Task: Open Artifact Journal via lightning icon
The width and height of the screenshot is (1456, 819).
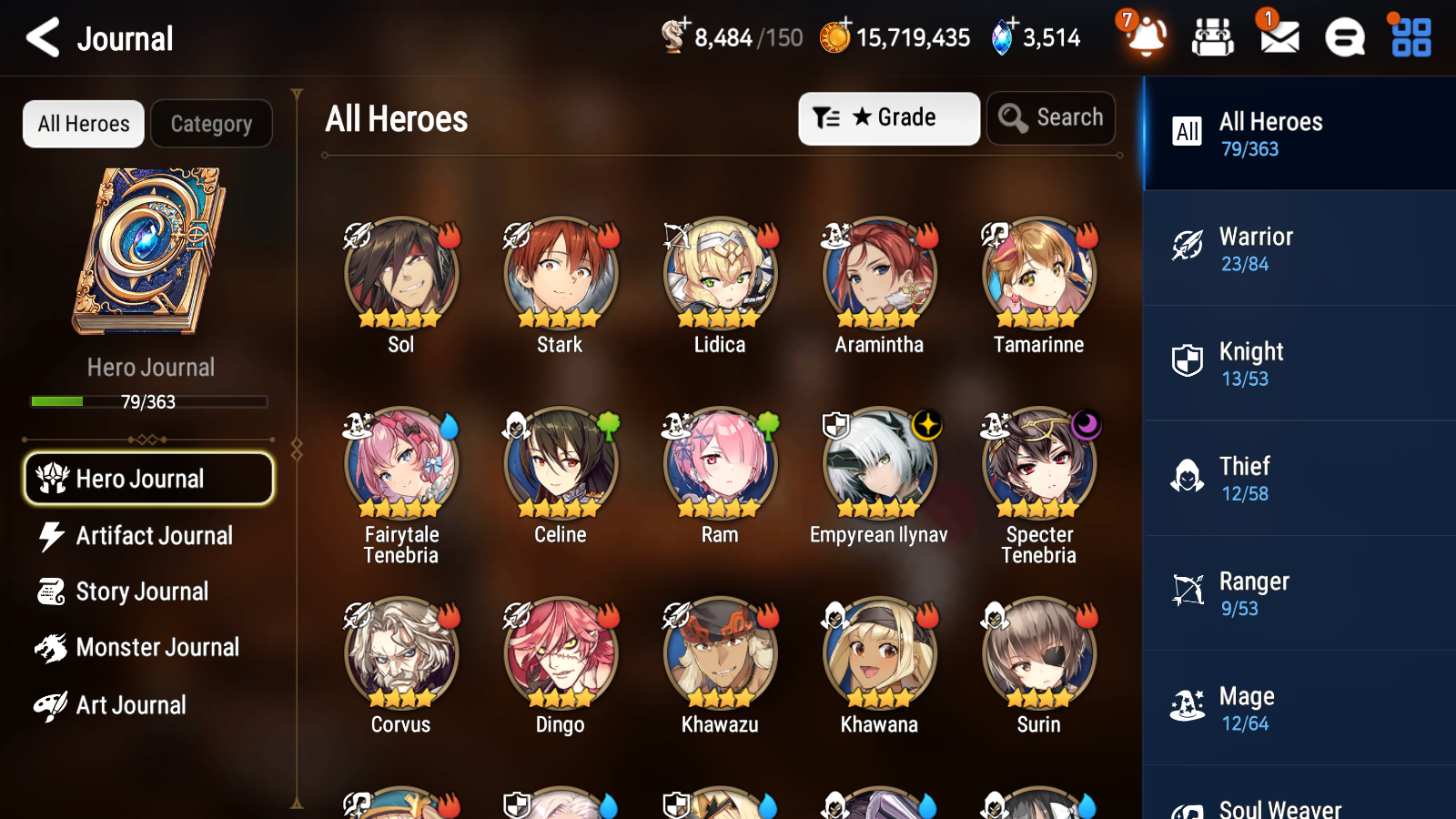Action: pos(52,536)
